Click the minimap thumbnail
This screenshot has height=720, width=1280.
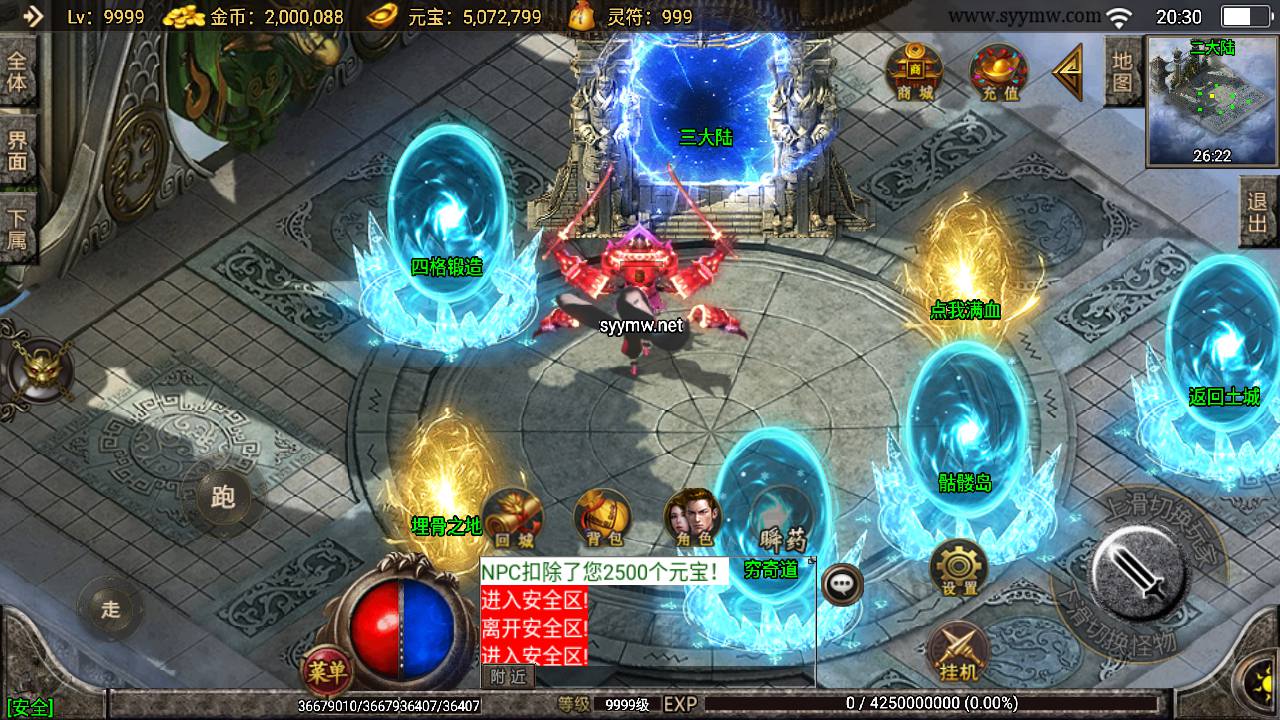click(1212, 100)
